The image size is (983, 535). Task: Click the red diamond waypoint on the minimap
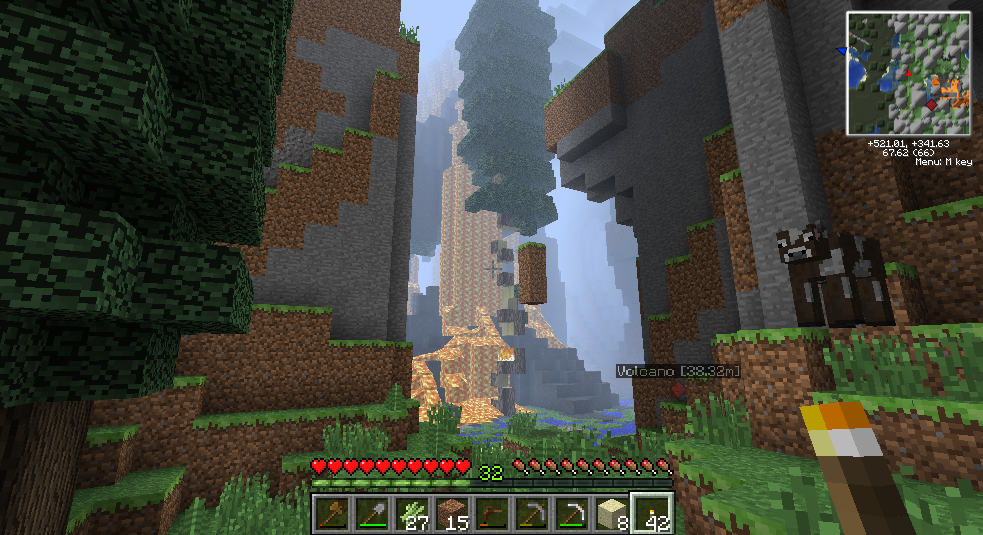[932, 104]
